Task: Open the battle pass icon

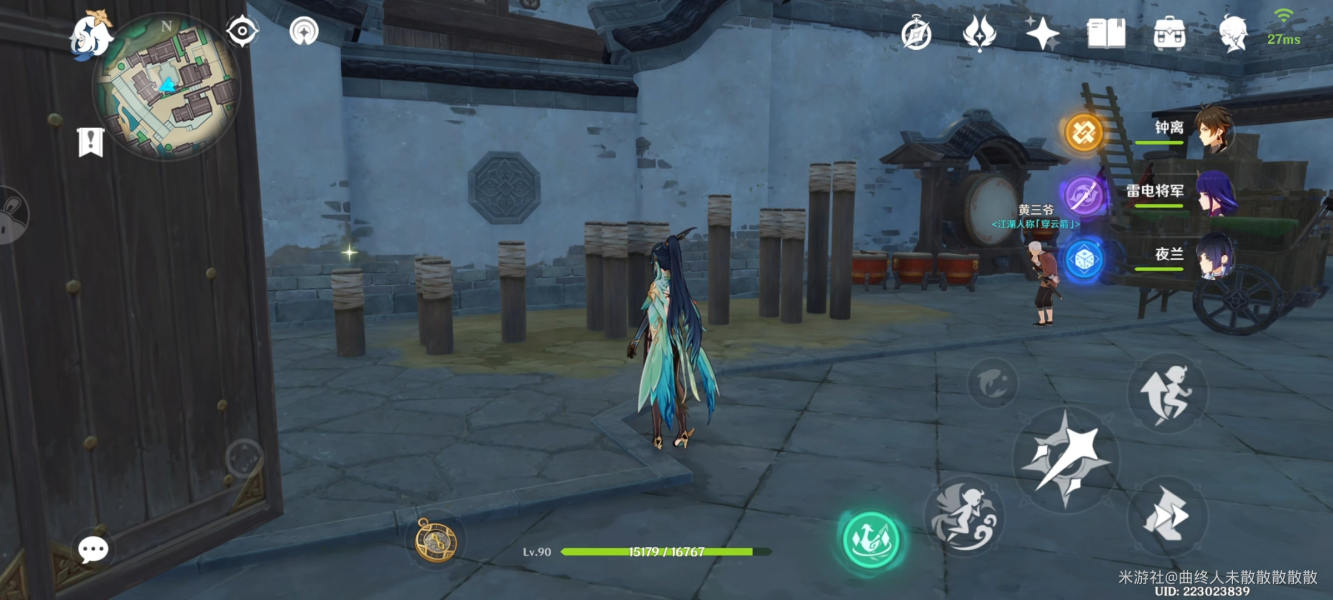Action: 979,34
